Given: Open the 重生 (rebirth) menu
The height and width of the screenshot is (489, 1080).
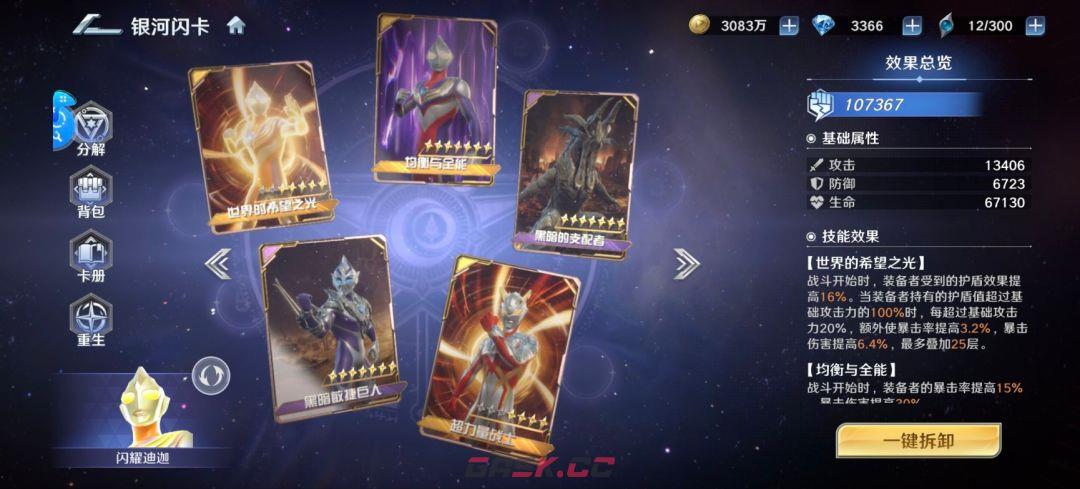Looking at the screenshot, I should 91,322.
